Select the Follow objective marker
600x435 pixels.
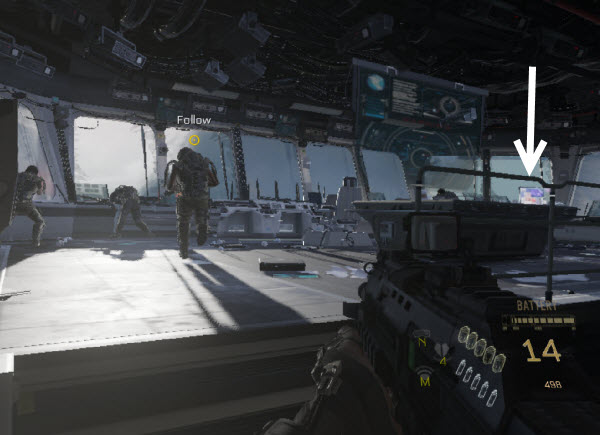coord(194,140)
